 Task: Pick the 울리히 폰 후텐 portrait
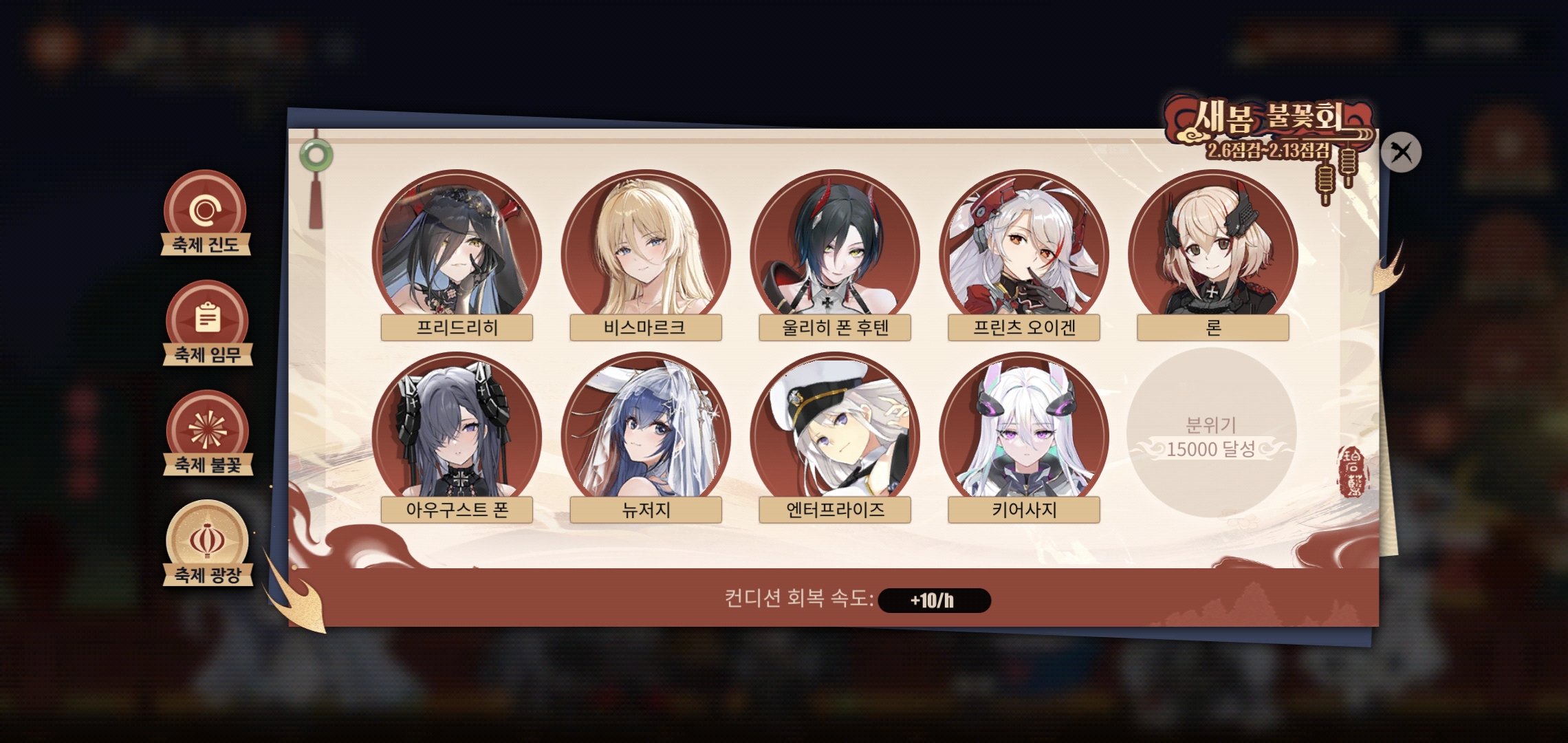click(x=834, y=251)
